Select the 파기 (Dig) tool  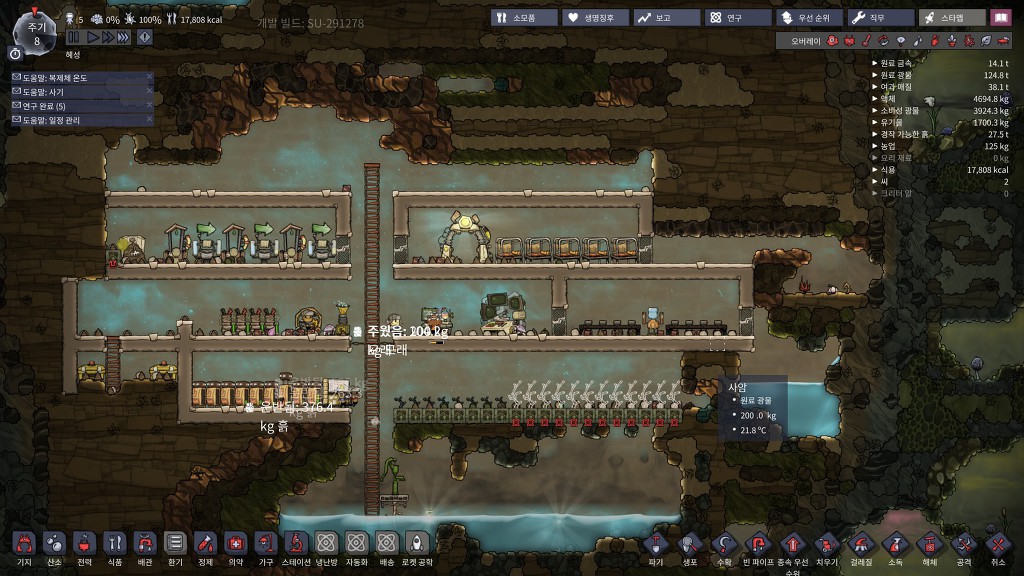(656, 545)
